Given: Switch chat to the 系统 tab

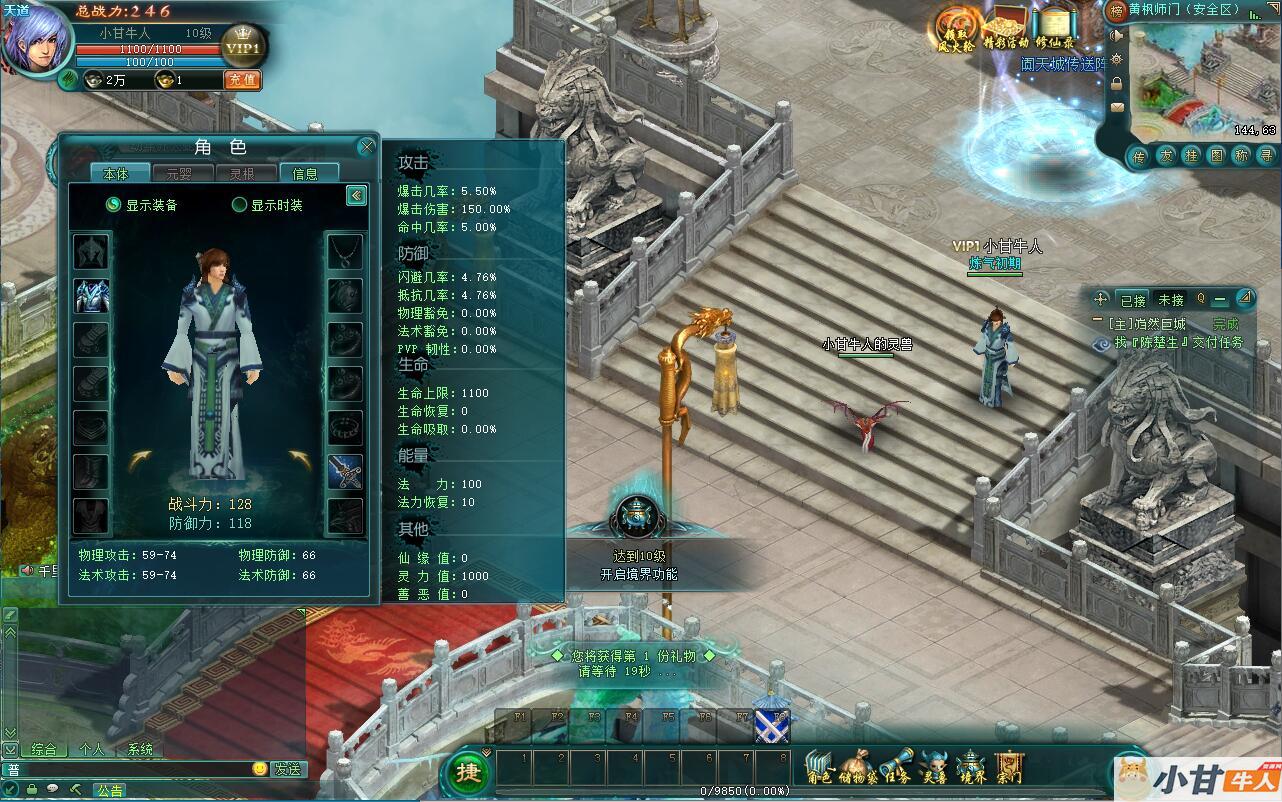Looking at the screenshot, I should (140, 749).
